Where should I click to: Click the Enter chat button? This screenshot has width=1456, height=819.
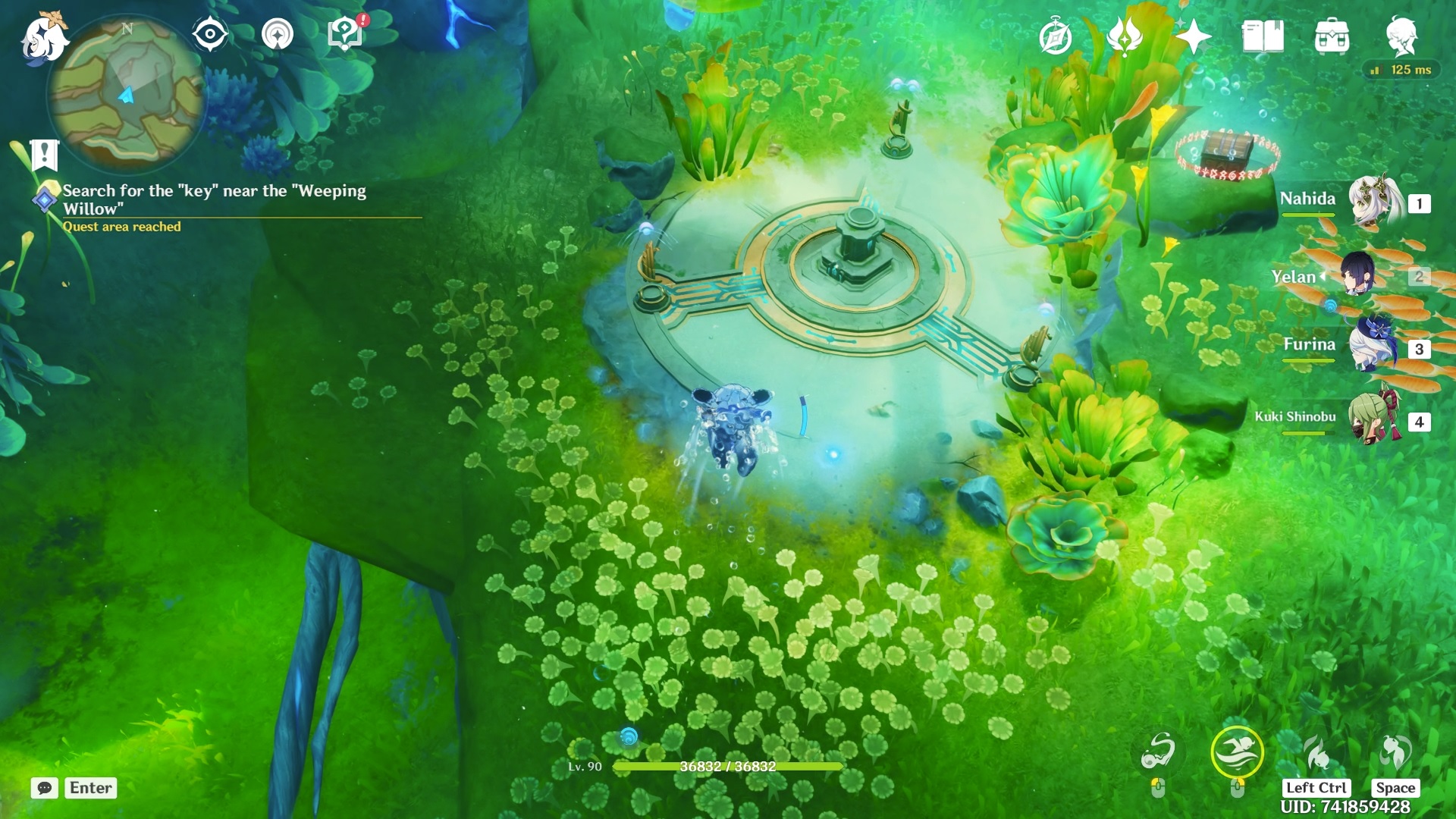click(89, 788)
